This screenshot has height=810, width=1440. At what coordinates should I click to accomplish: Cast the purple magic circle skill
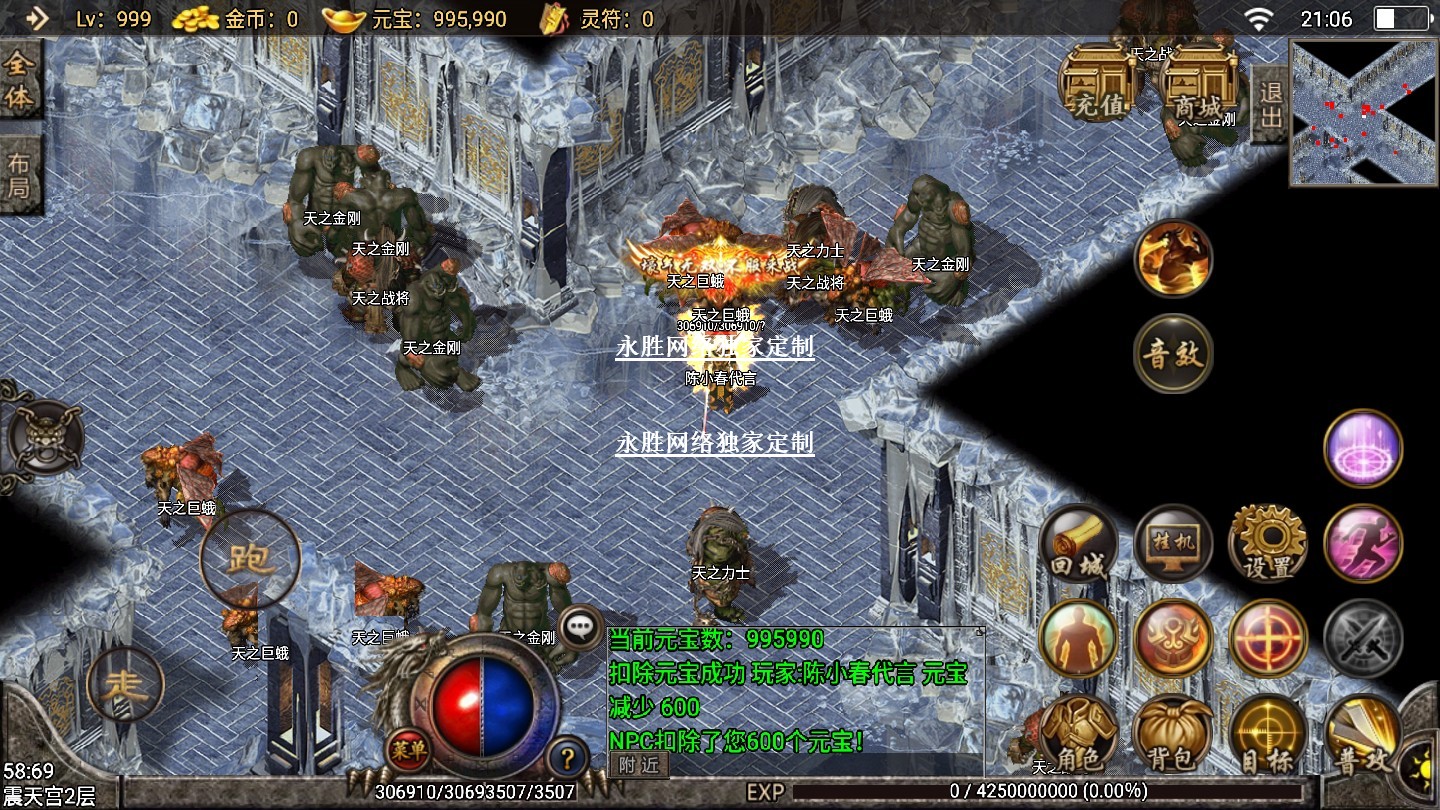pyautogui.click(x=1363, y=449)
